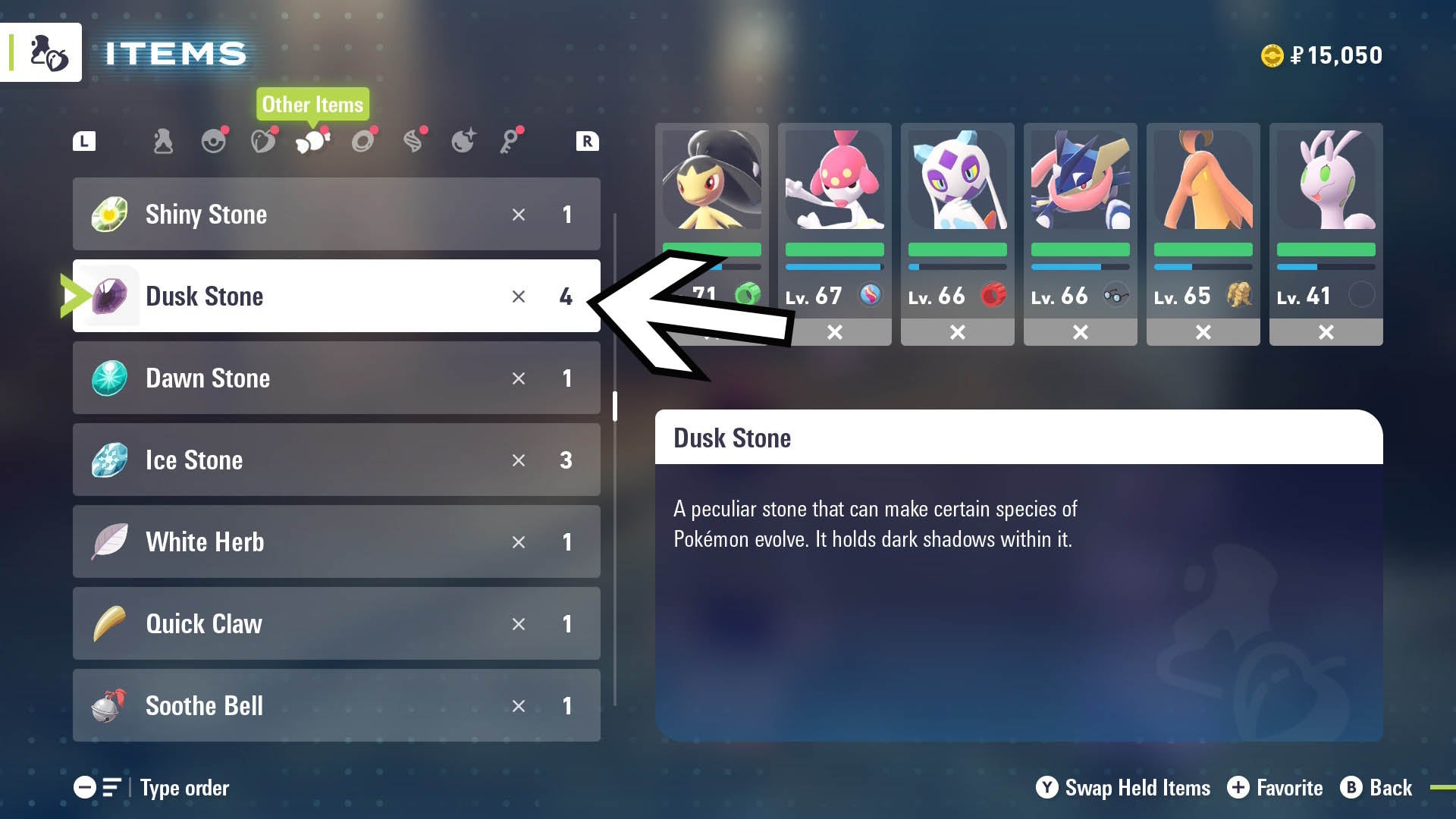Open the Poké Ball category tab
This screenshot has height=819, width=1456.
coord(214,141)
